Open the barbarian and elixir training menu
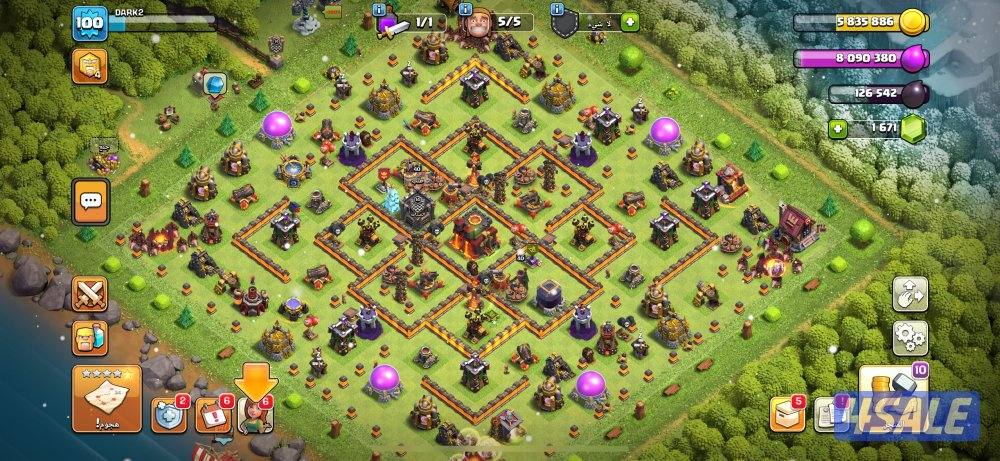Image resolution: width=1000 pixels, height=461 pixels. point(90,338)
